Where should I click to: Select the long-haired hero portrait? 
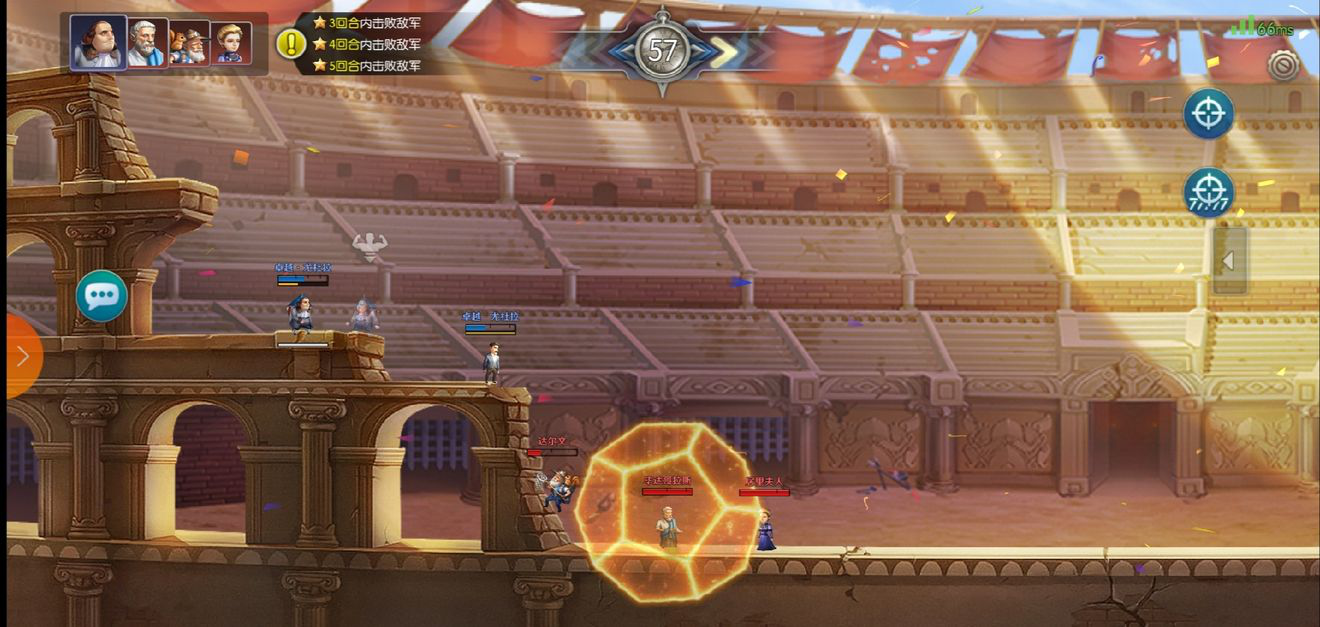coord(98,42)
